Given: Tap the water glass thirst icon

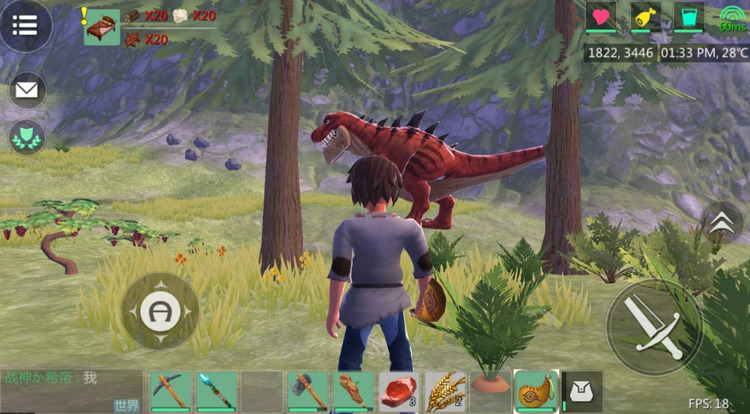Looking at the screenshot, I should 688,17.
